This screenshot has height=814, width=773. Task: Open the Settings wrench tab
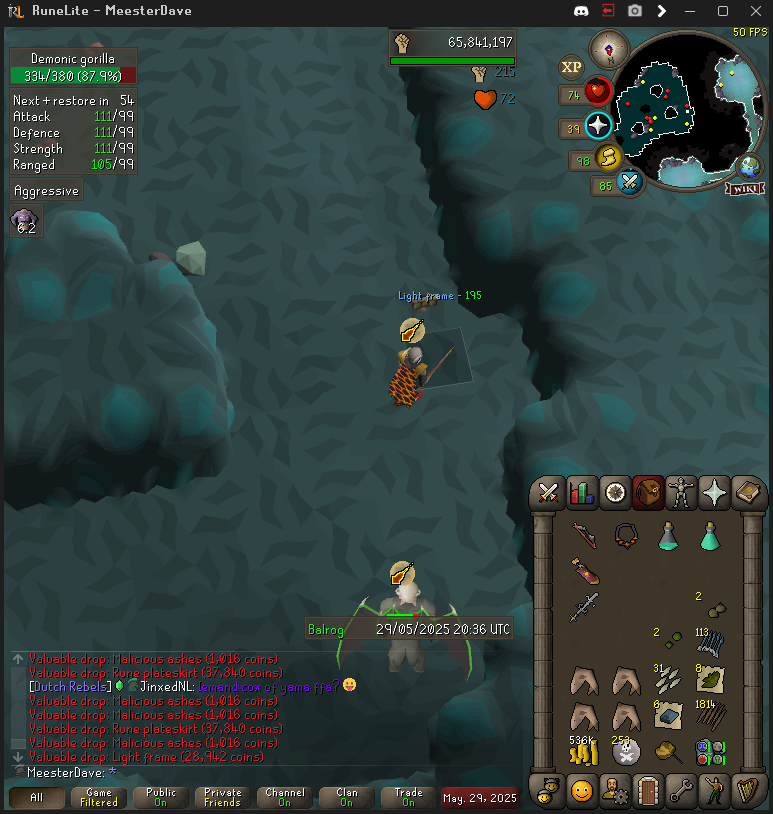pos(681,790)
